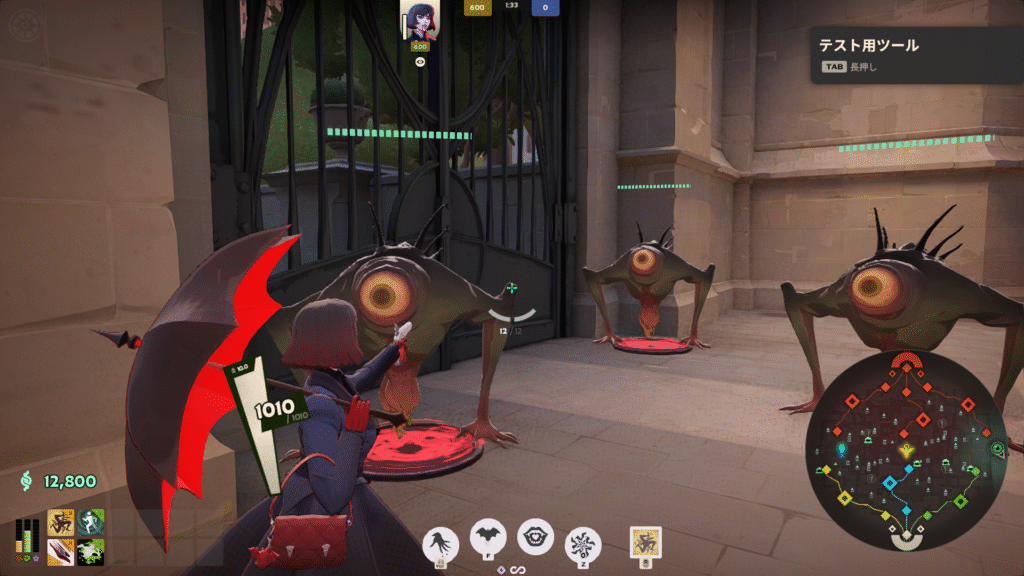Image resolution: width=1024 pixels, height=576 pixels.
Task: Trigger the fanged mouth ability
Action: (535, 536)
